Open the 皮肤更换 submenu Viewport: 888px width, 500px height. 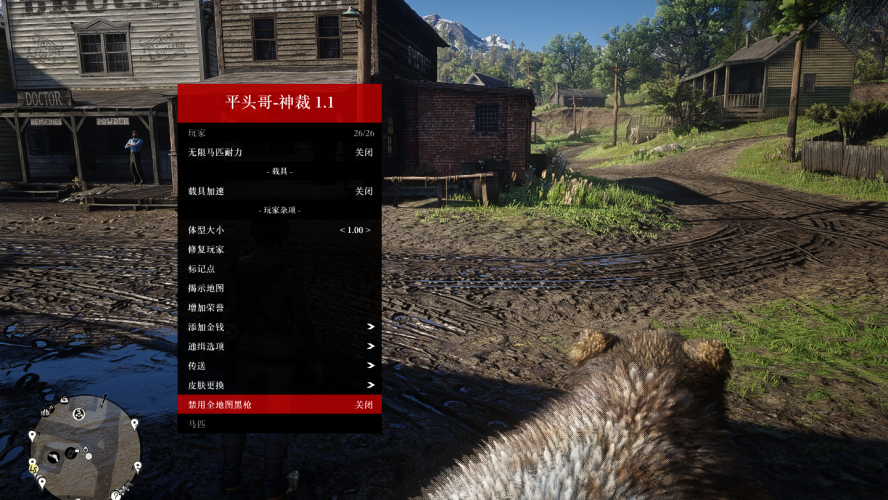[279, 385]
